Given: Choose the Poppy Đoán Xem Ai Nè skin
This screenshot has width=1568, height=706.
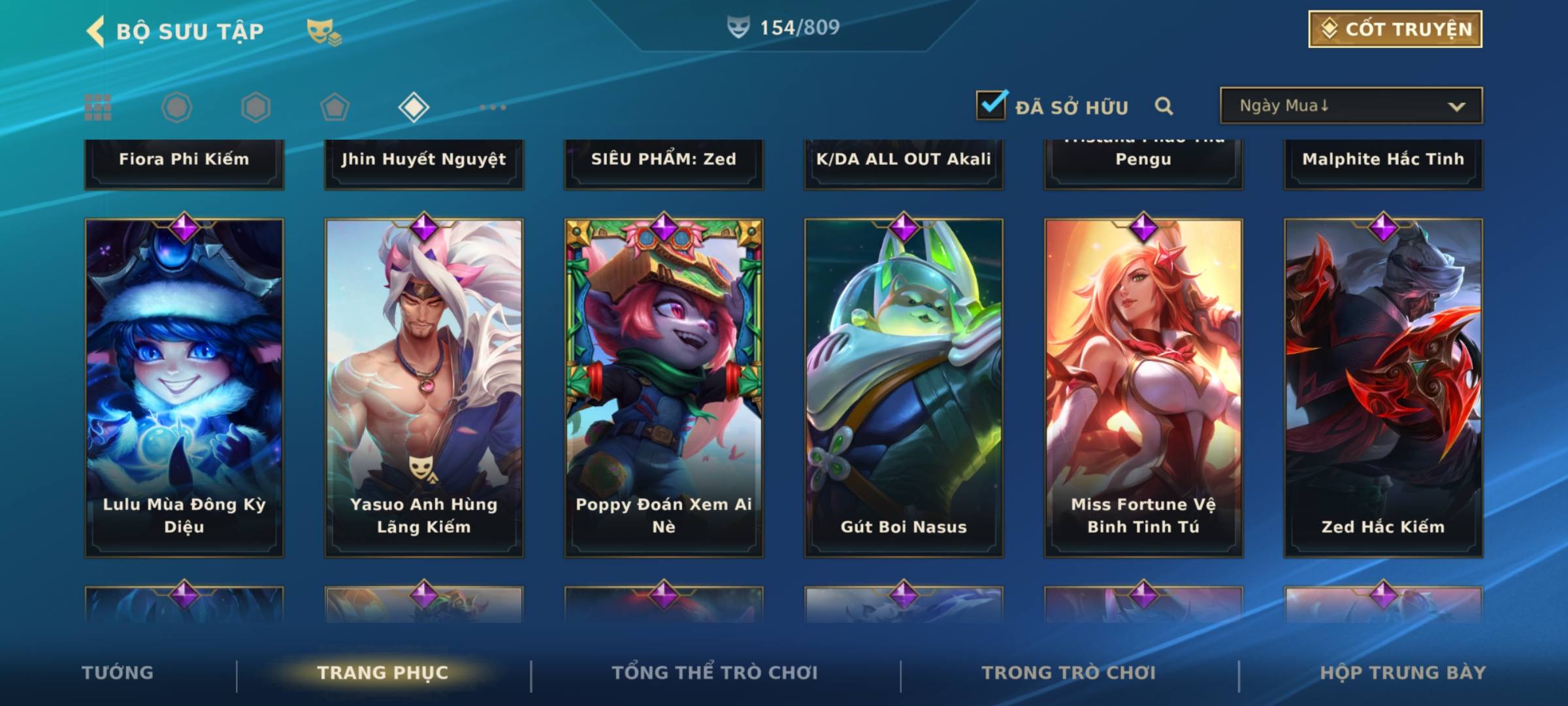Looking at the screenshot, I should 664,387.
